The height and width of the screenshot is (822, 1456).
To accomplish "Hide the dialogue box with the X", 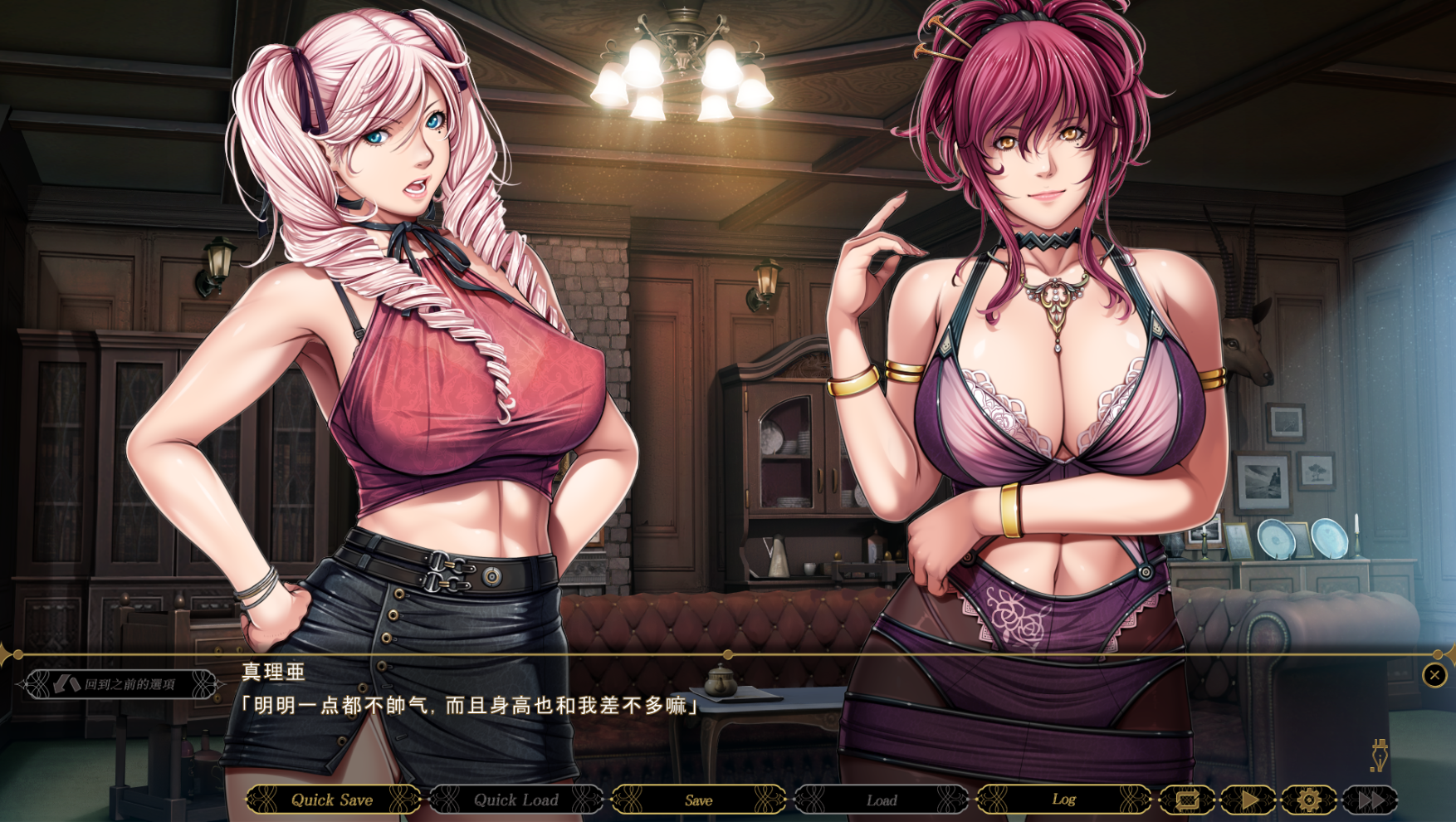I will pos(1434,675).
